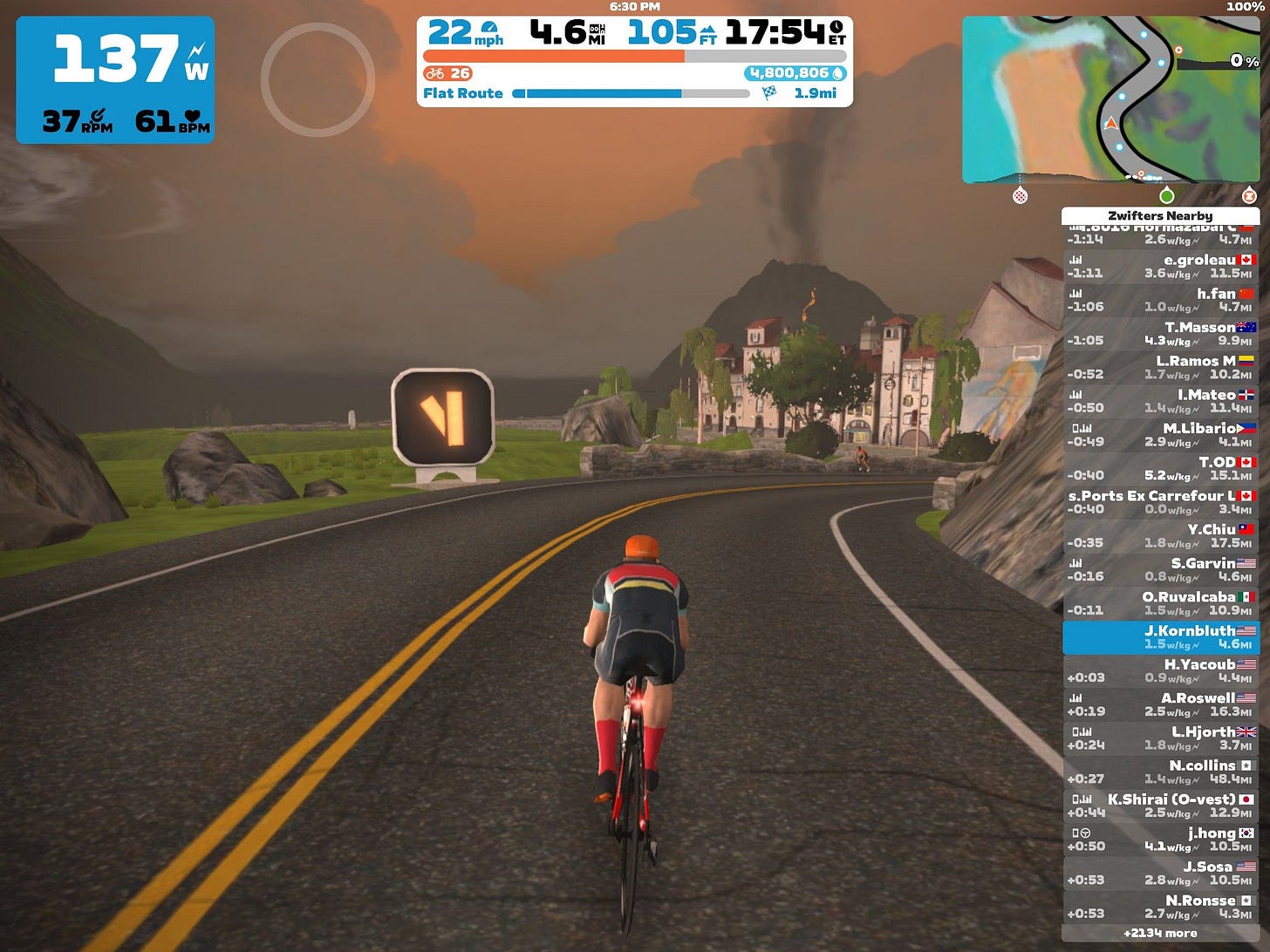Select M.Libario from the rider list
This screenshot has height=952, width=1270.
point(1160,435)
